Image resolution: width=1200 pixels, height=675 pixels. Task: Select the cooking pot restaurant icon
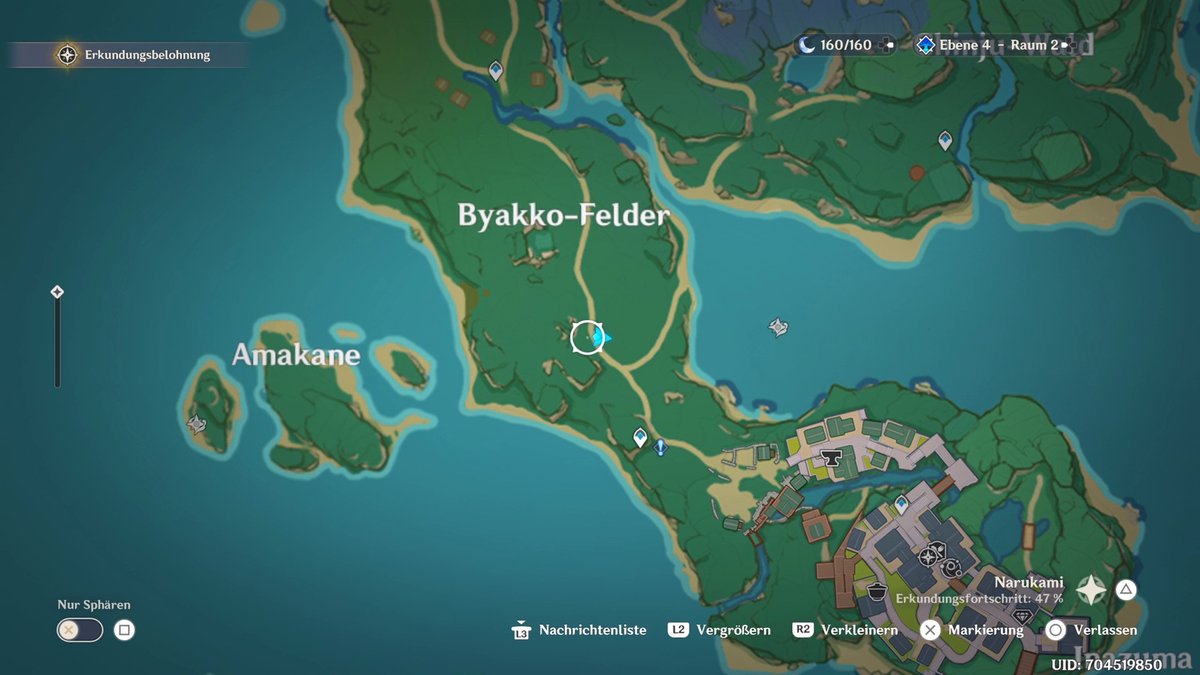[877, 590]
